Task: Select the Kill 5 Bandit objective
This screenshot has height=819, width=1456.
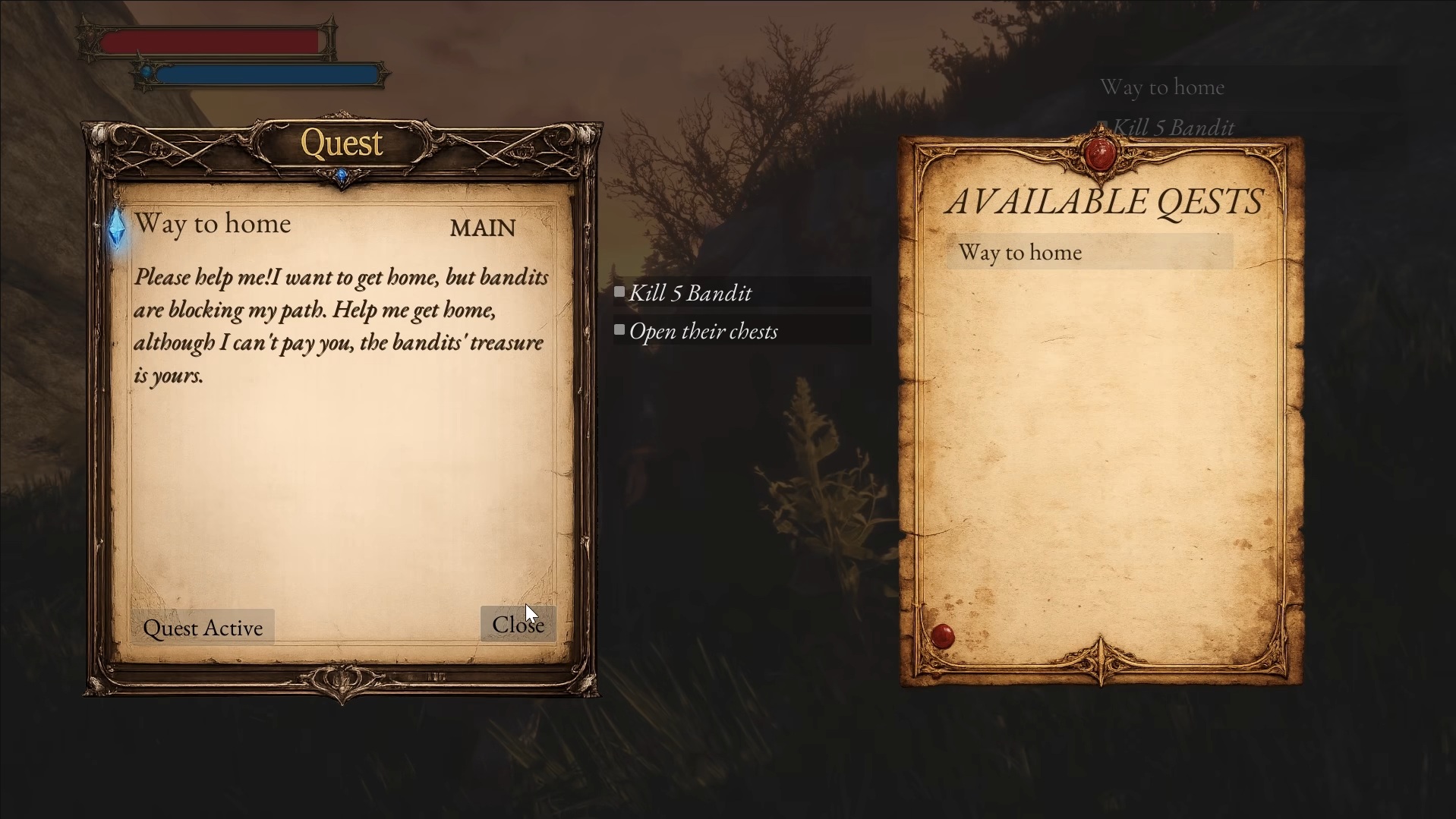Action: pos(742,292)
